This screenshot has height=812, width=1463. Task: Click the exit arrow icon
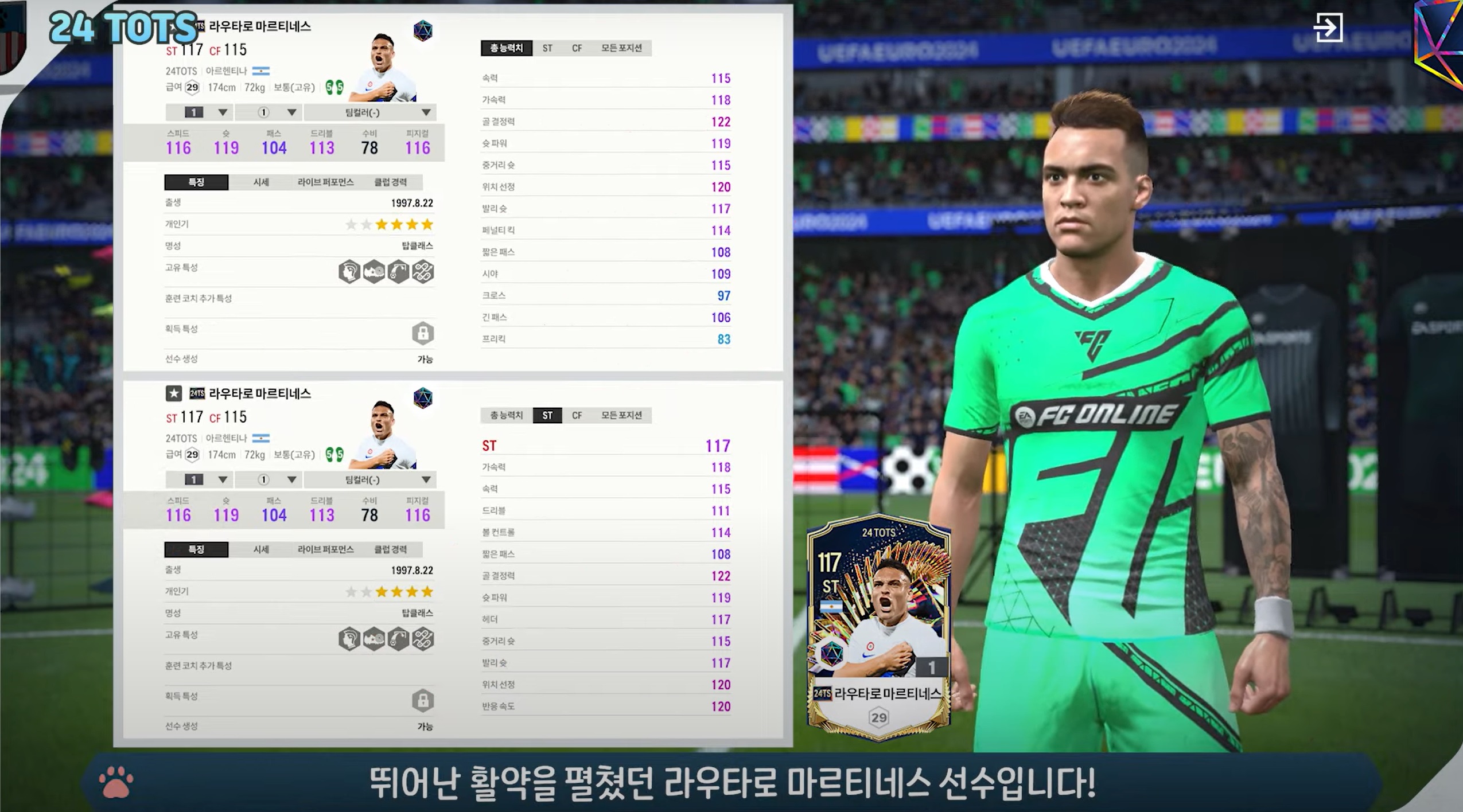1328,28
